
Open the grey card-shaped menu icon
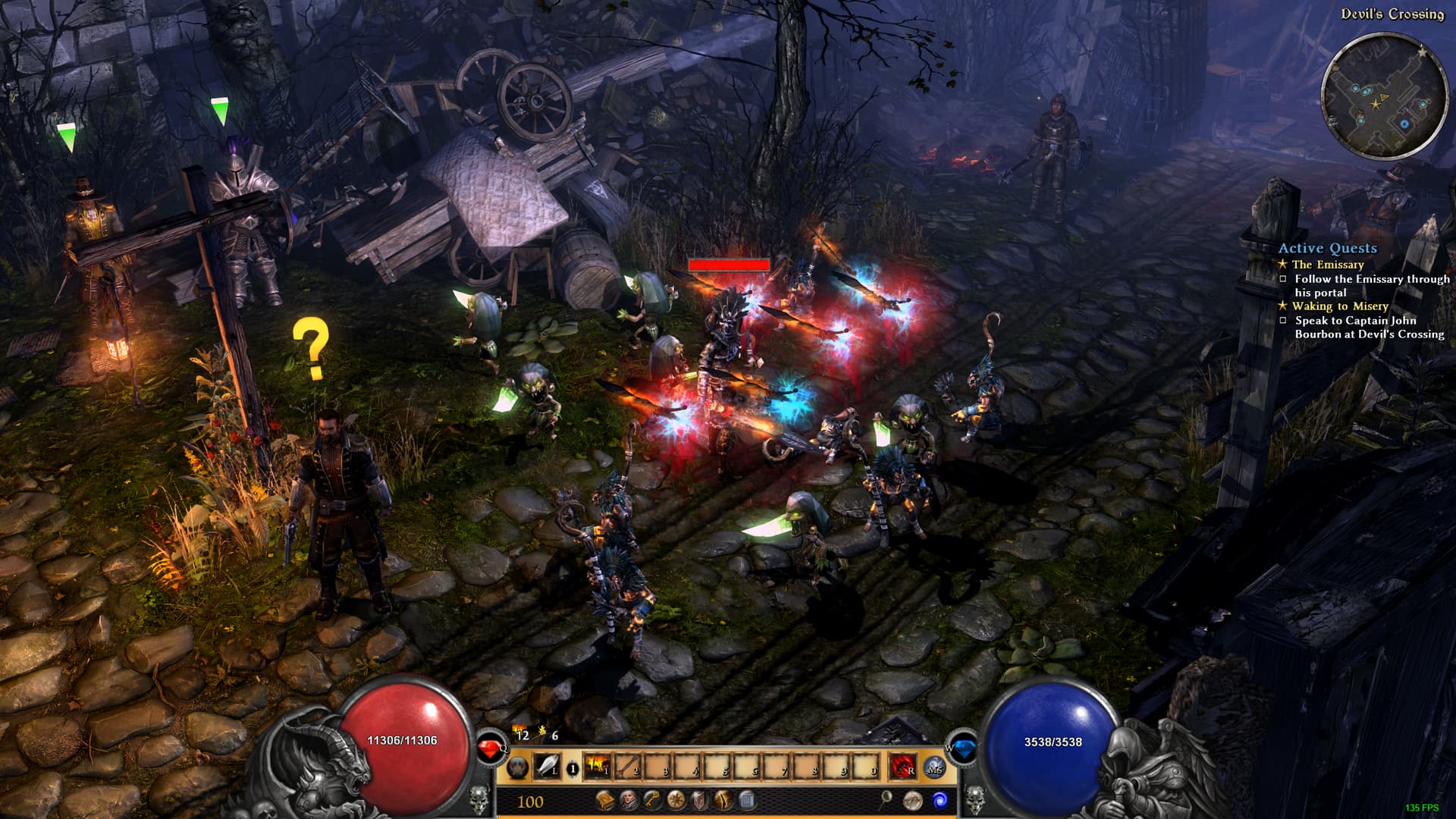click(746, 800)
